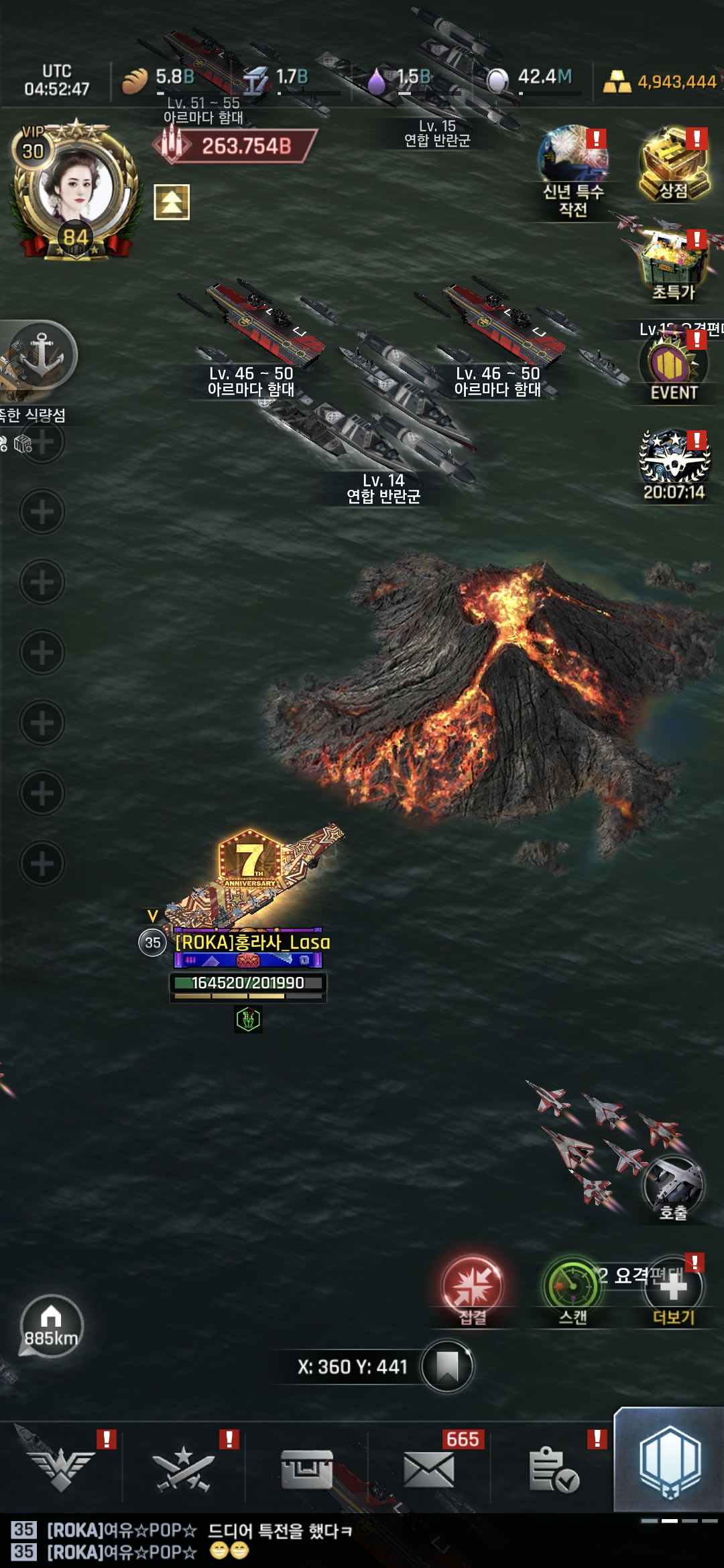Open the winged fleet emblem menu
This screenshot has width=724, height=1568.
coord(62,1466)
